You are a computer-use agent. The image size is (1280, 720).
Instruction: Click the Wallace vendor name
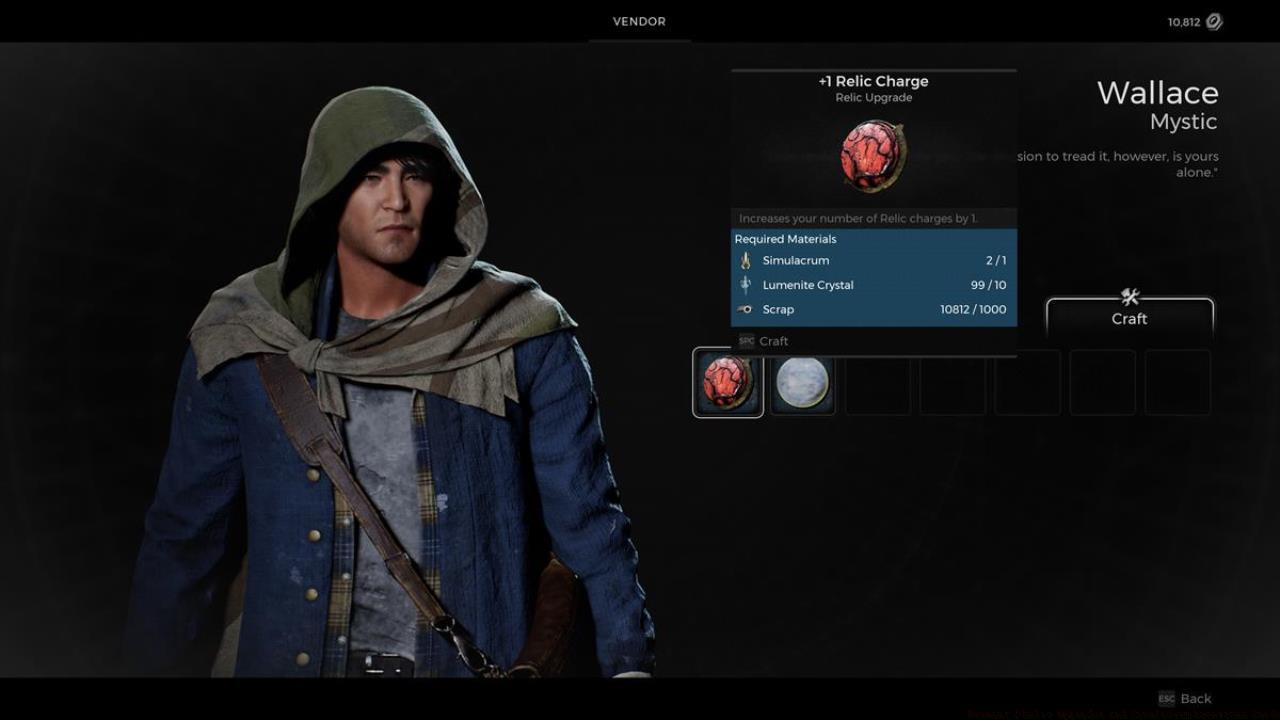coord(1158,93)
